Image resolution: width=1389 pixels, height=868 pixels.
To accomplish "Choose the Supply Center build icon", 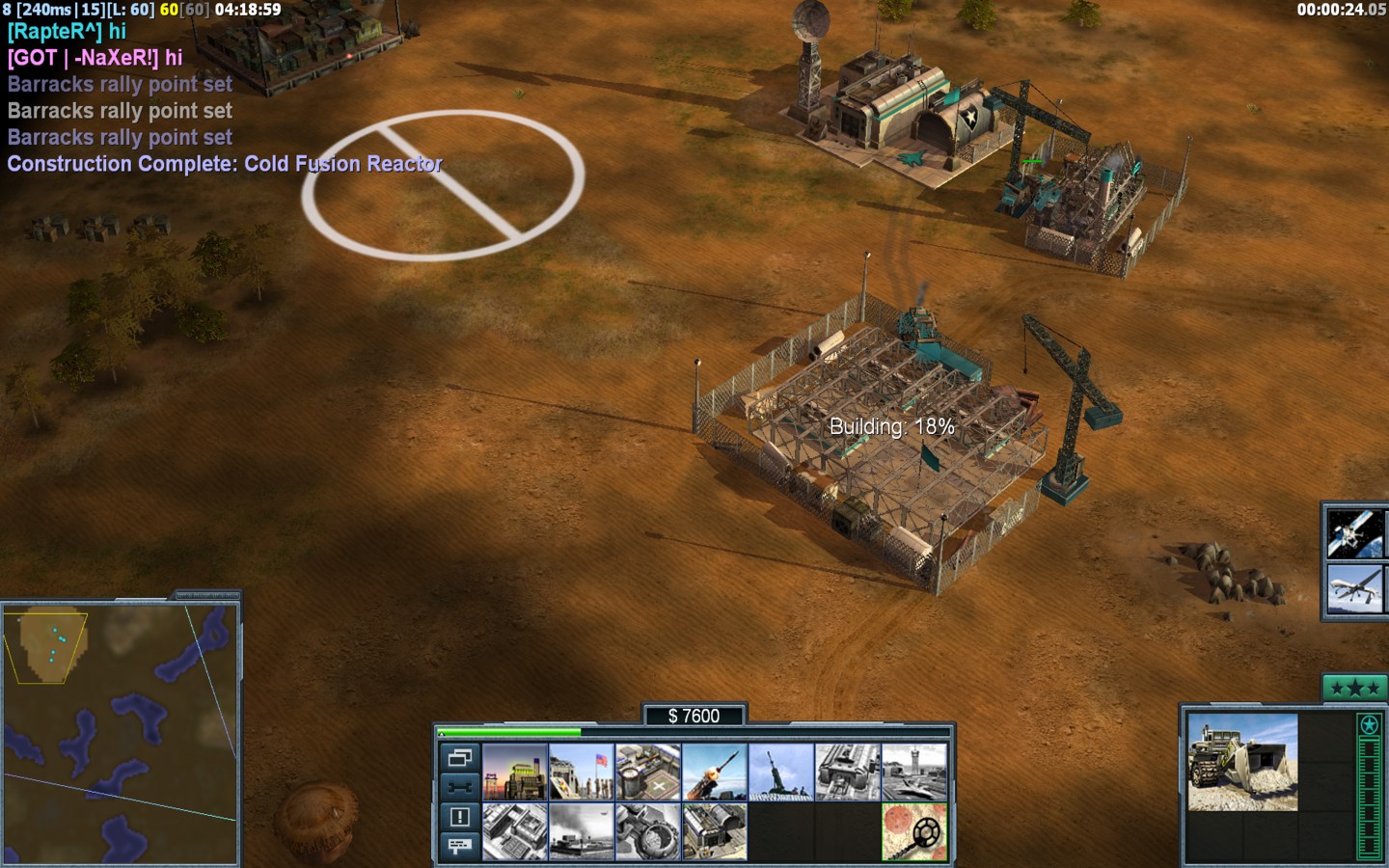I will coord(648,772).
